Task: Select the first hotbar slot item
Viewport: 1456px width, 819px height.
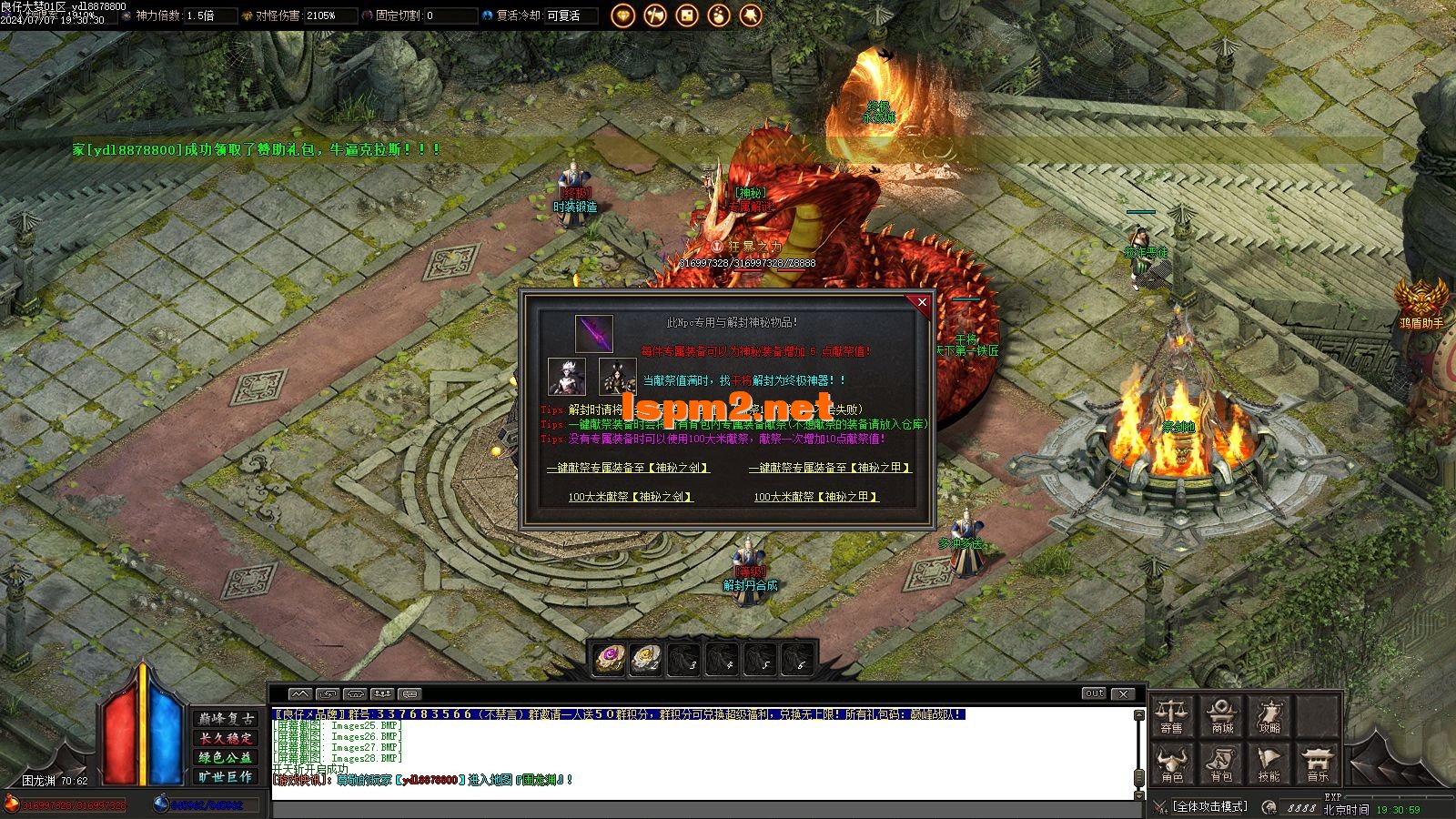Action: pyautogui.click(x=610, y=657)
